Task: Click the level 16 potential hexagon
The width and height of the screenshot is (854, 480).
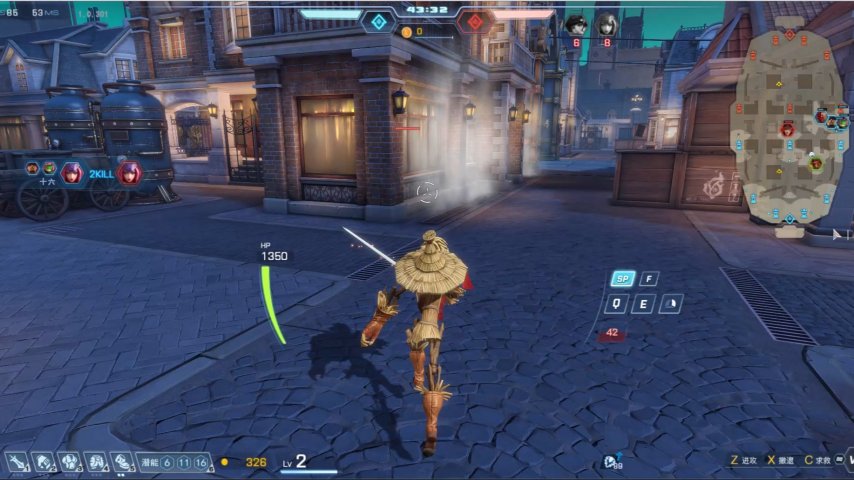Action: point(201,462)
